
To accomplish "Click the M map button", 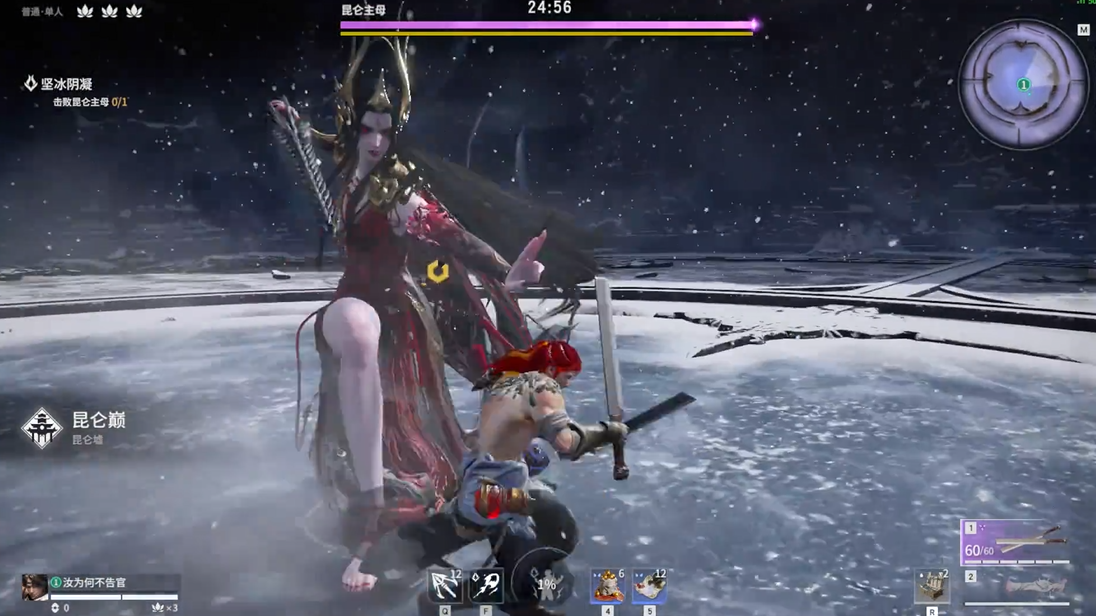I will pos(1083,30).
